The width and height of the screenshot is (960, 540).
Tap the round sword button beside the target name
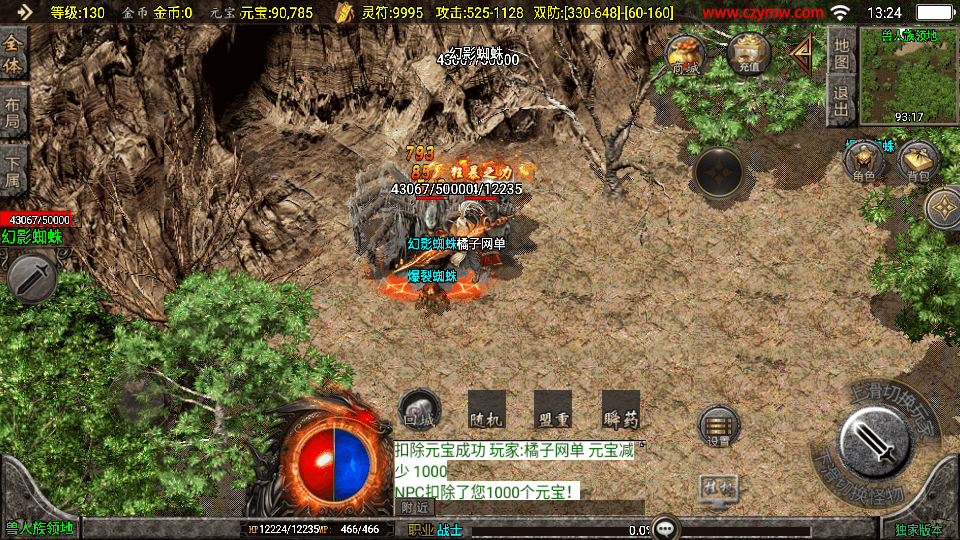(x=31, y=279)
